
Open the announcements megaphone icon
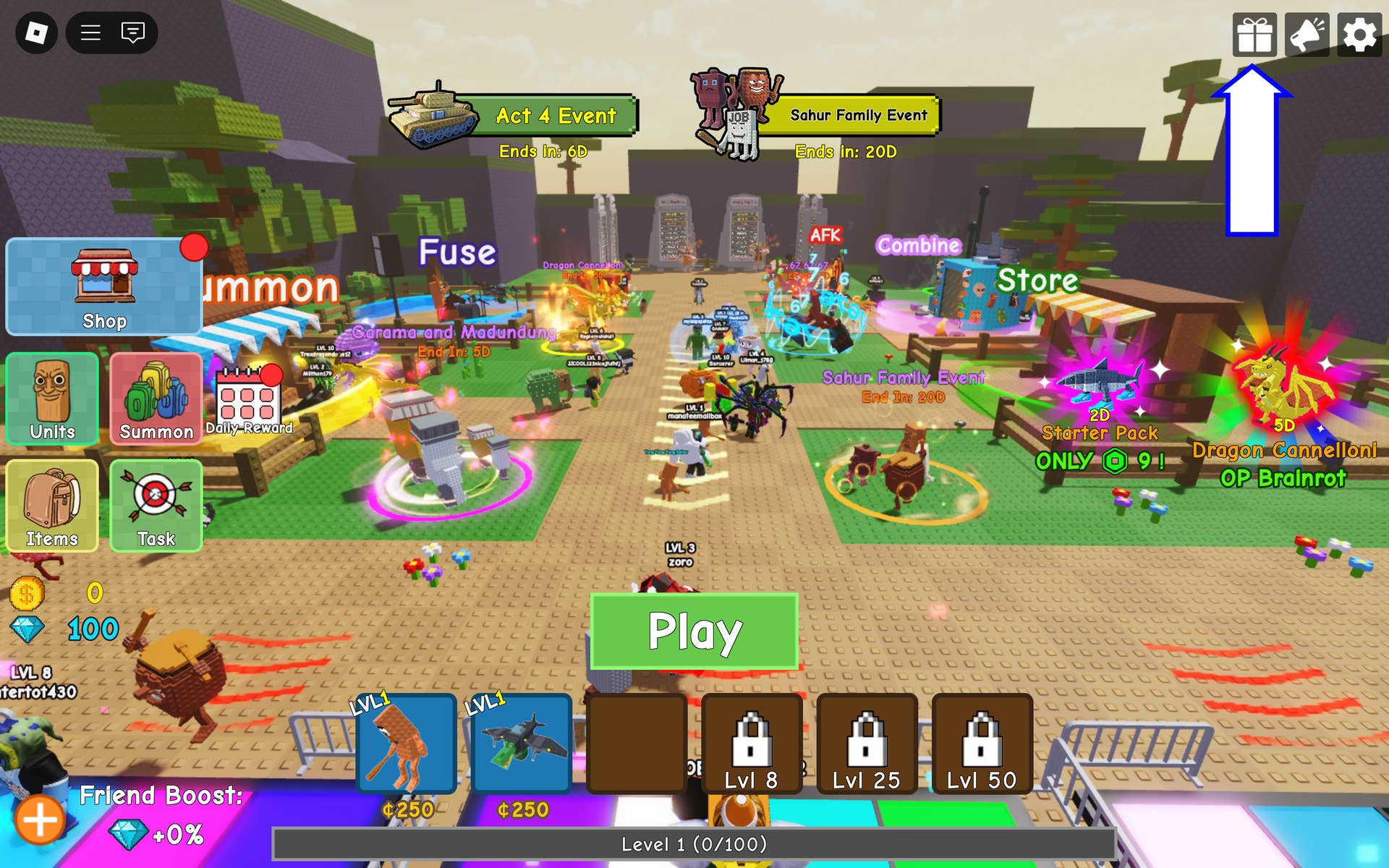click(1306, 33)
